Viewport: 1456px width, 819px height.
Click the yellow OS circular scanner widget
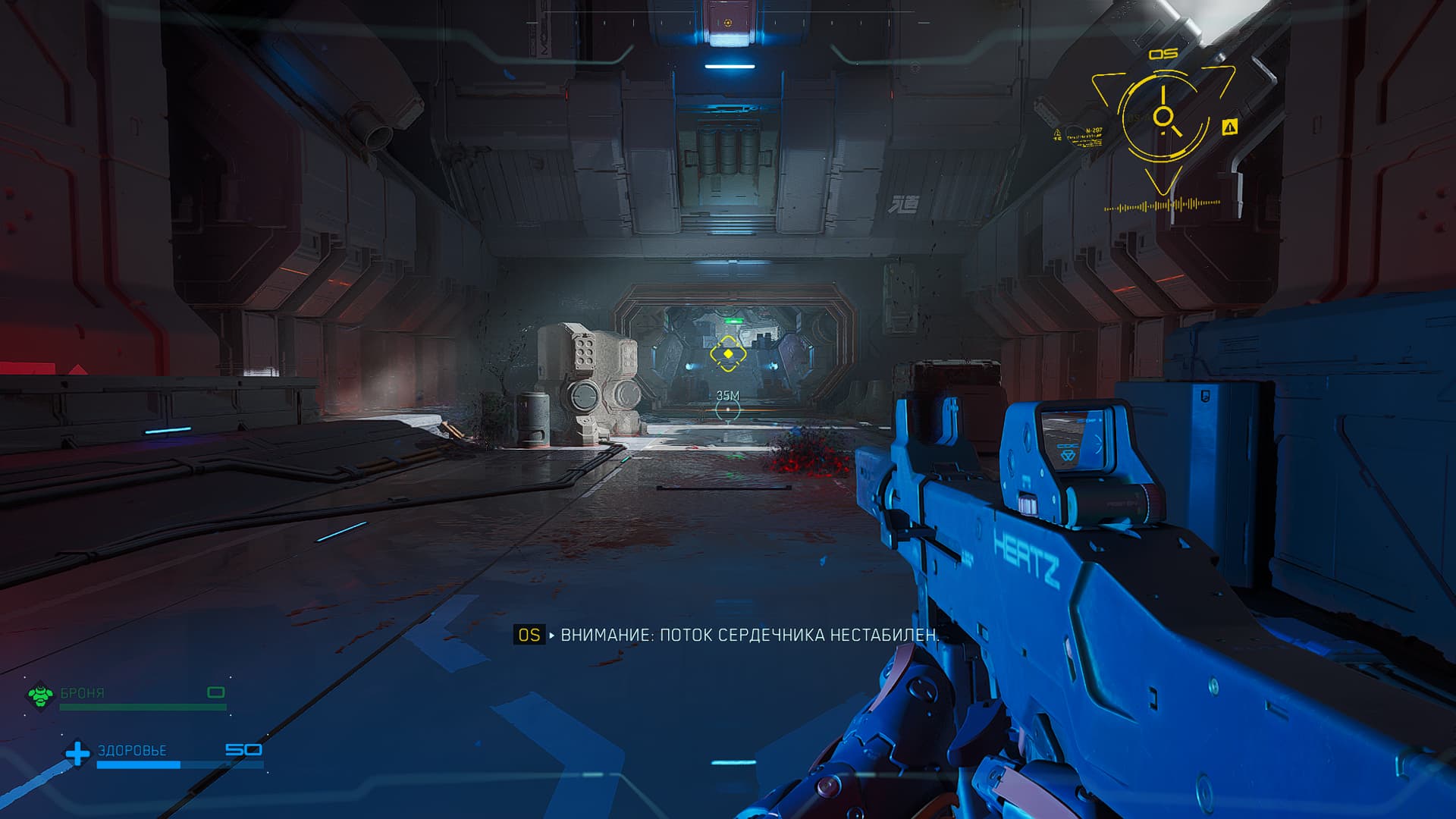(x=1163, y=117)
